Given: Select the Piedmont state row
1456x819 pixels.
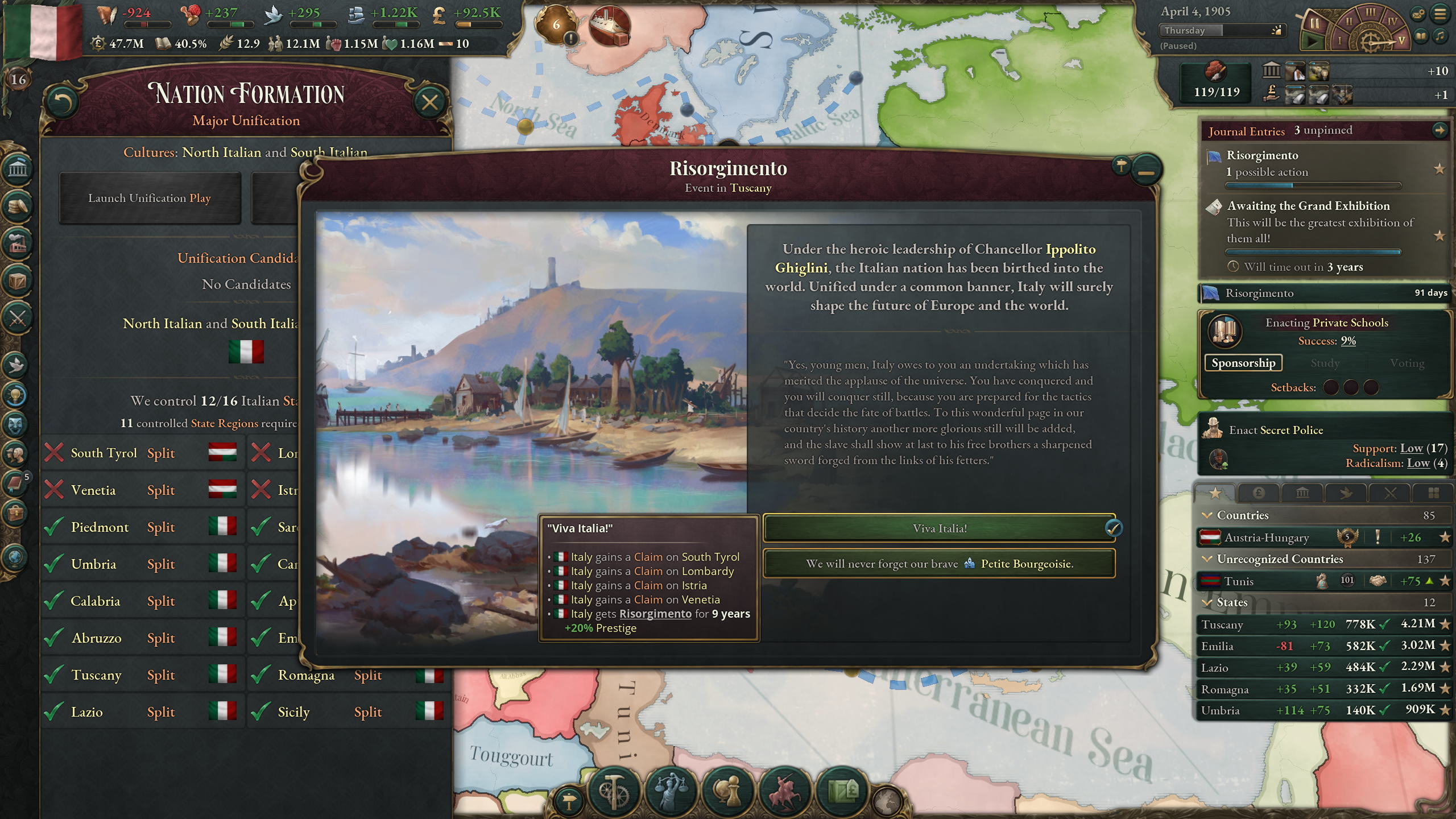Looking at the screenshot, I should tap(100, 527).
